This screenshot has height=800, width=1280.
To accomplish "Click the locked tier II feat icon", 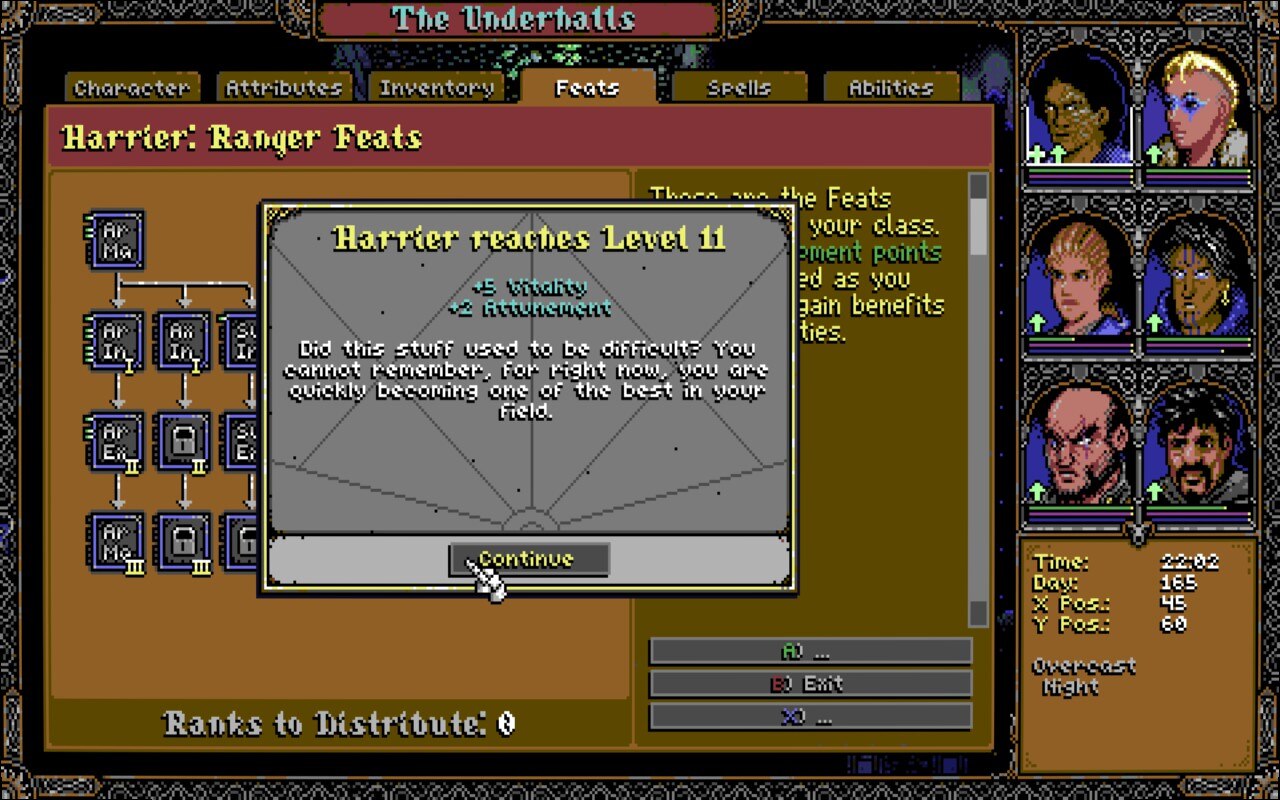I will (183, 440).
